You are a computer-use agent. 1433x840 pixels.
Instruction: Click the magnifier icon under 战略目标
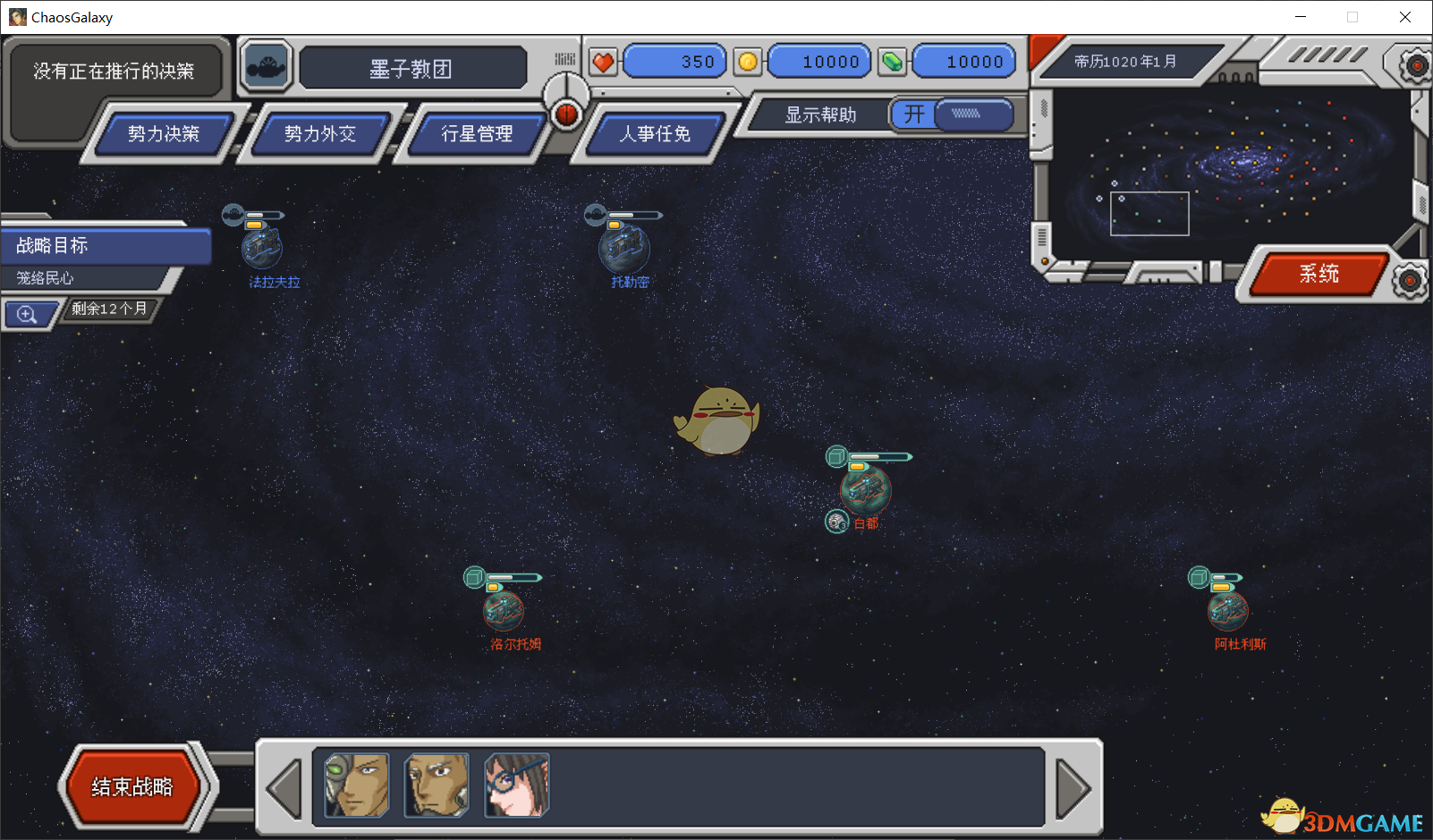(x=27, y=315)
